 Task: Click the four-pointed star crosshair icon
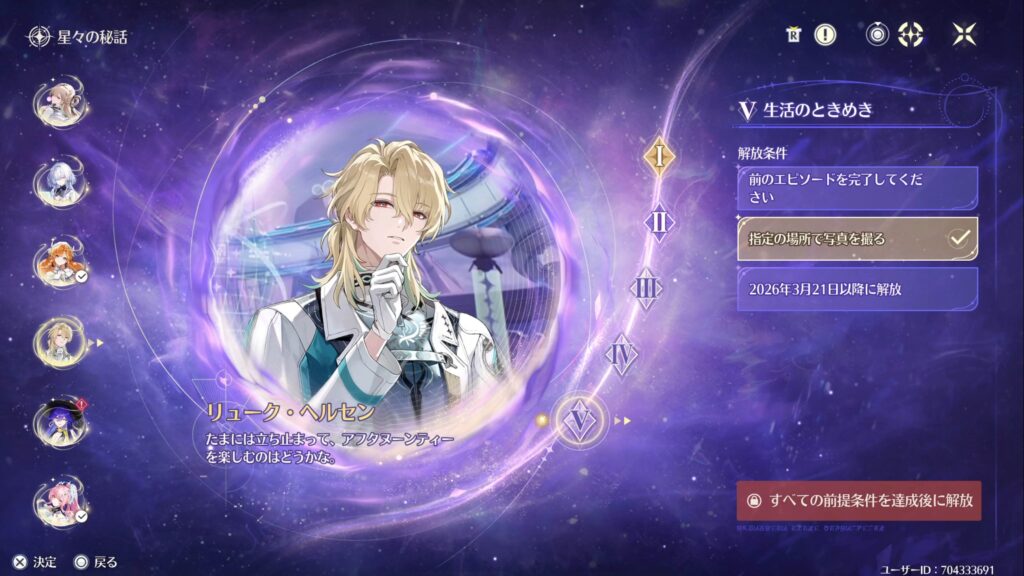pos(912,35)
